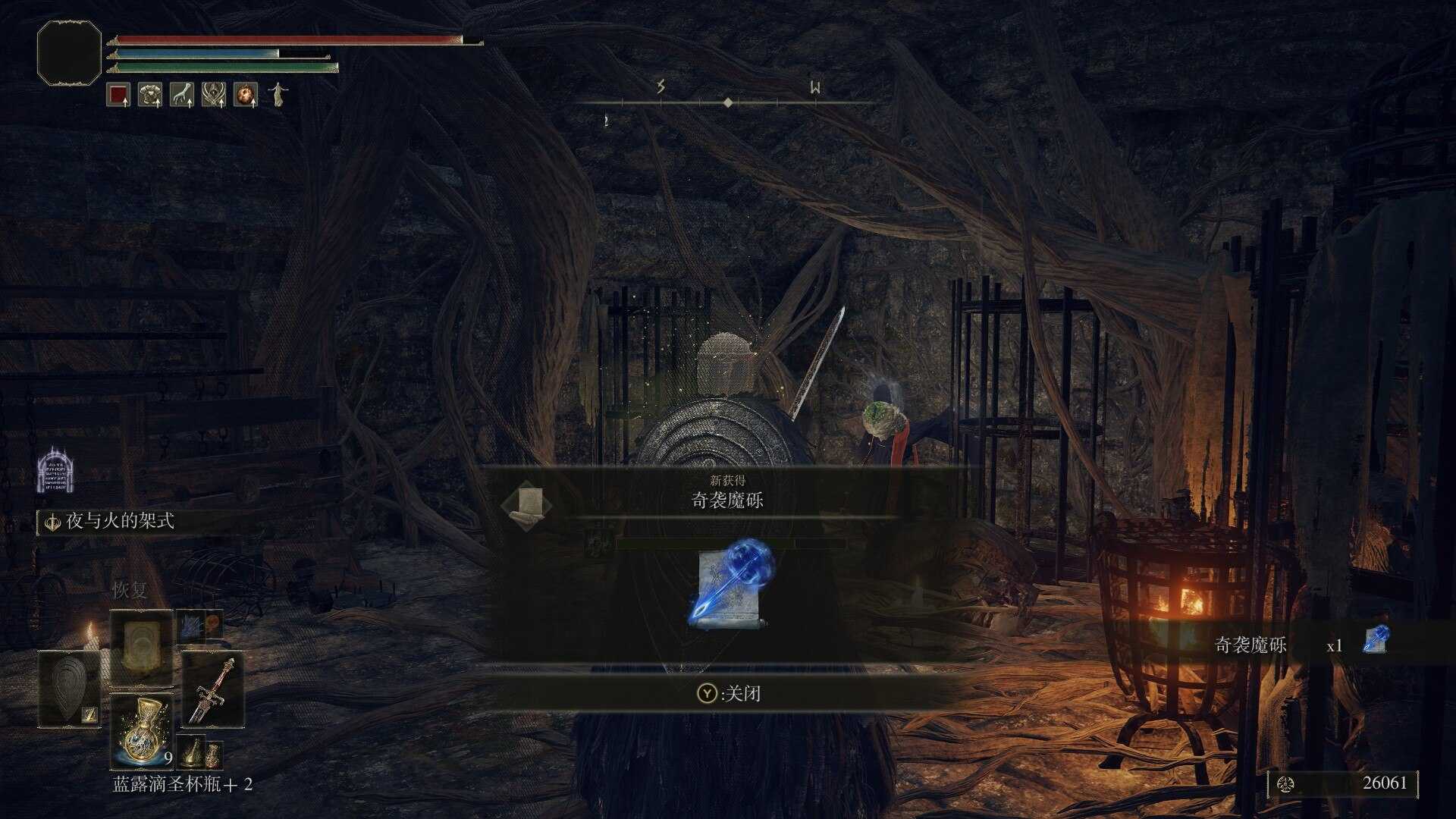Click the orange orb buff icon
Image resolution: width=1456 pixels, height=819 pixels.
(244, 94)
